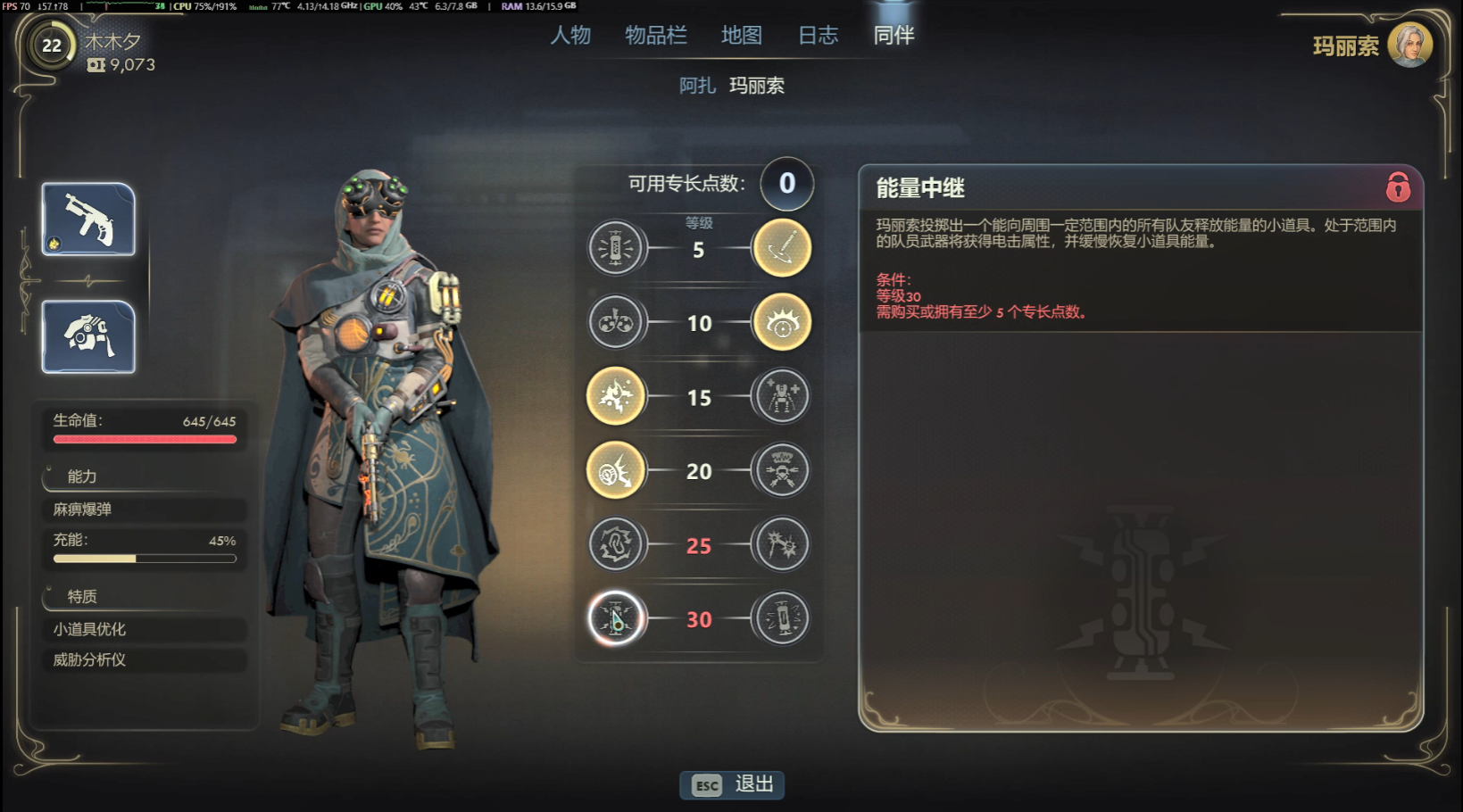Select the skull perk icon at level 20
Viewport: 1463px width, 812px height.
pyautogui.click(x=781, y=470)
